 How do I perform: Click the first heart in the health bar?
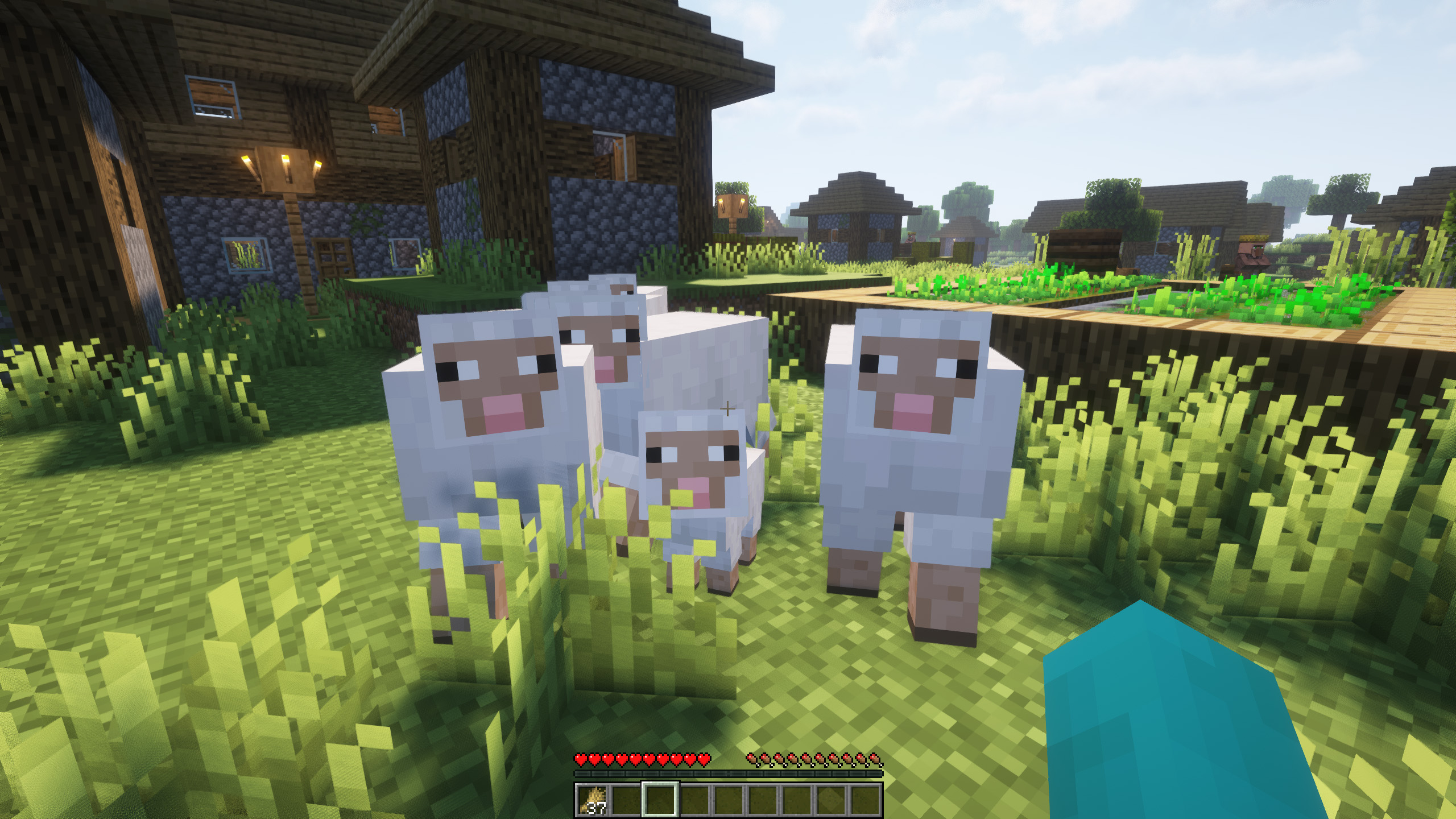[x=581, y=759]
